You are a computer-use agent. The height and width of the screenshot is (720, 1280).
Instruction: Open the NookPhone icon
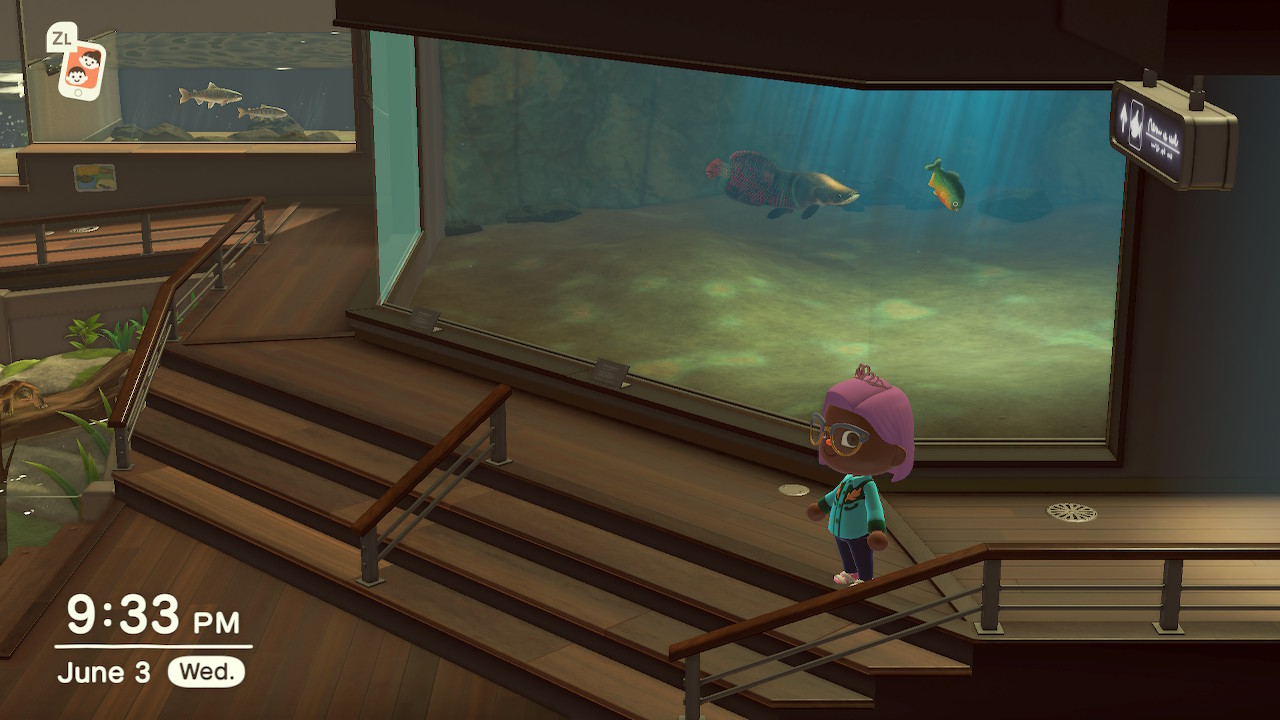pyautogui.click(x=81, y=69)
